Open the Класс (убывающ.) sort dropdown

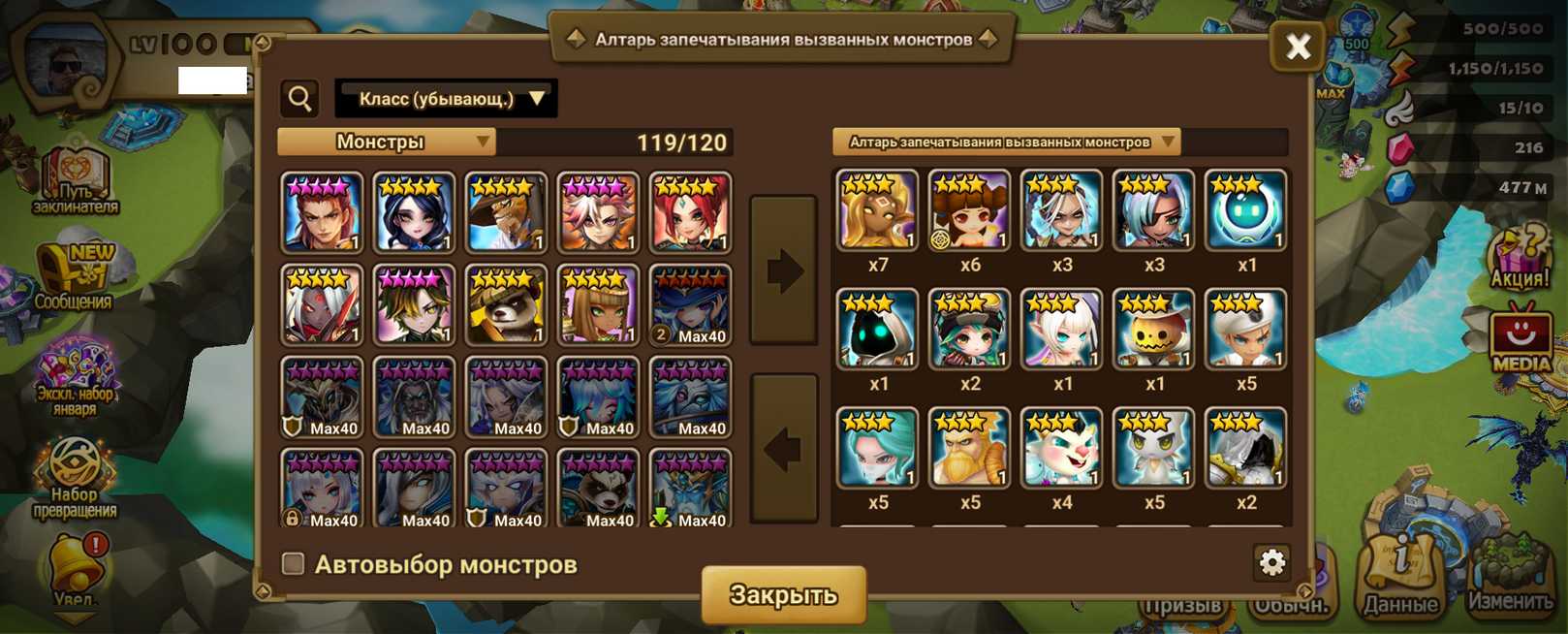(446, 99)
